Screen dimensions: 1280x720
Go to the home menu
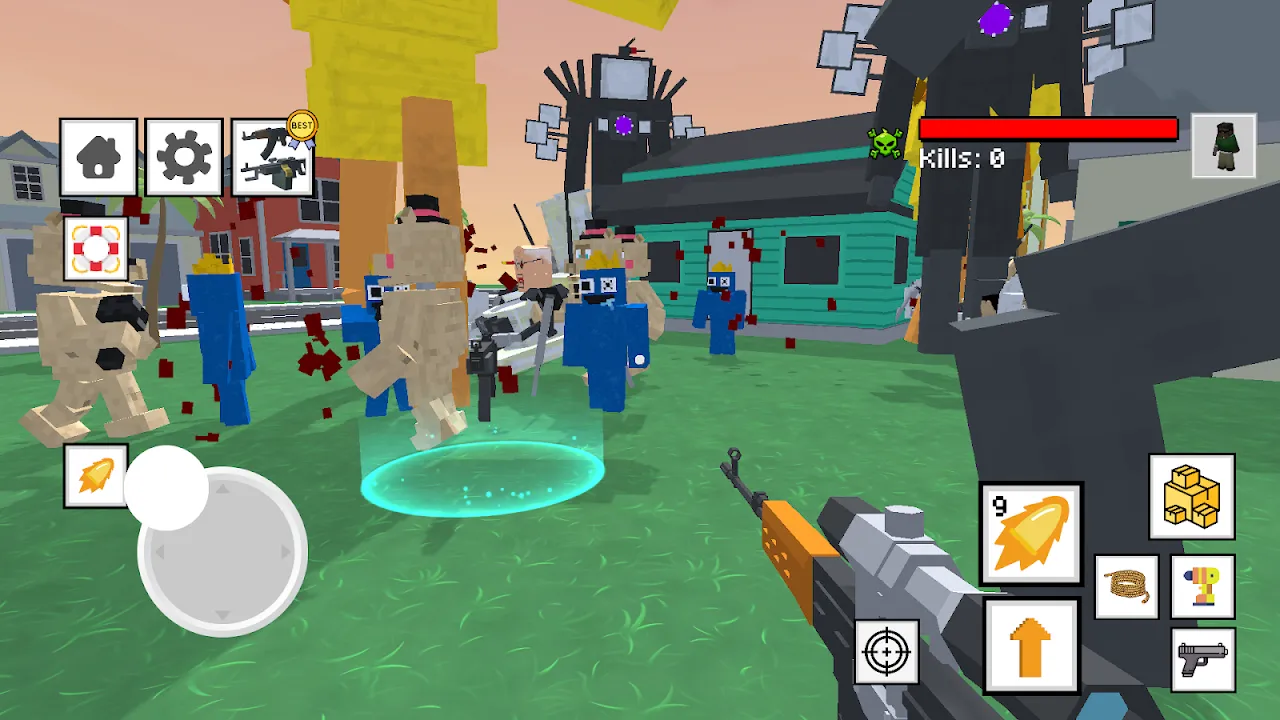point(98,157)
